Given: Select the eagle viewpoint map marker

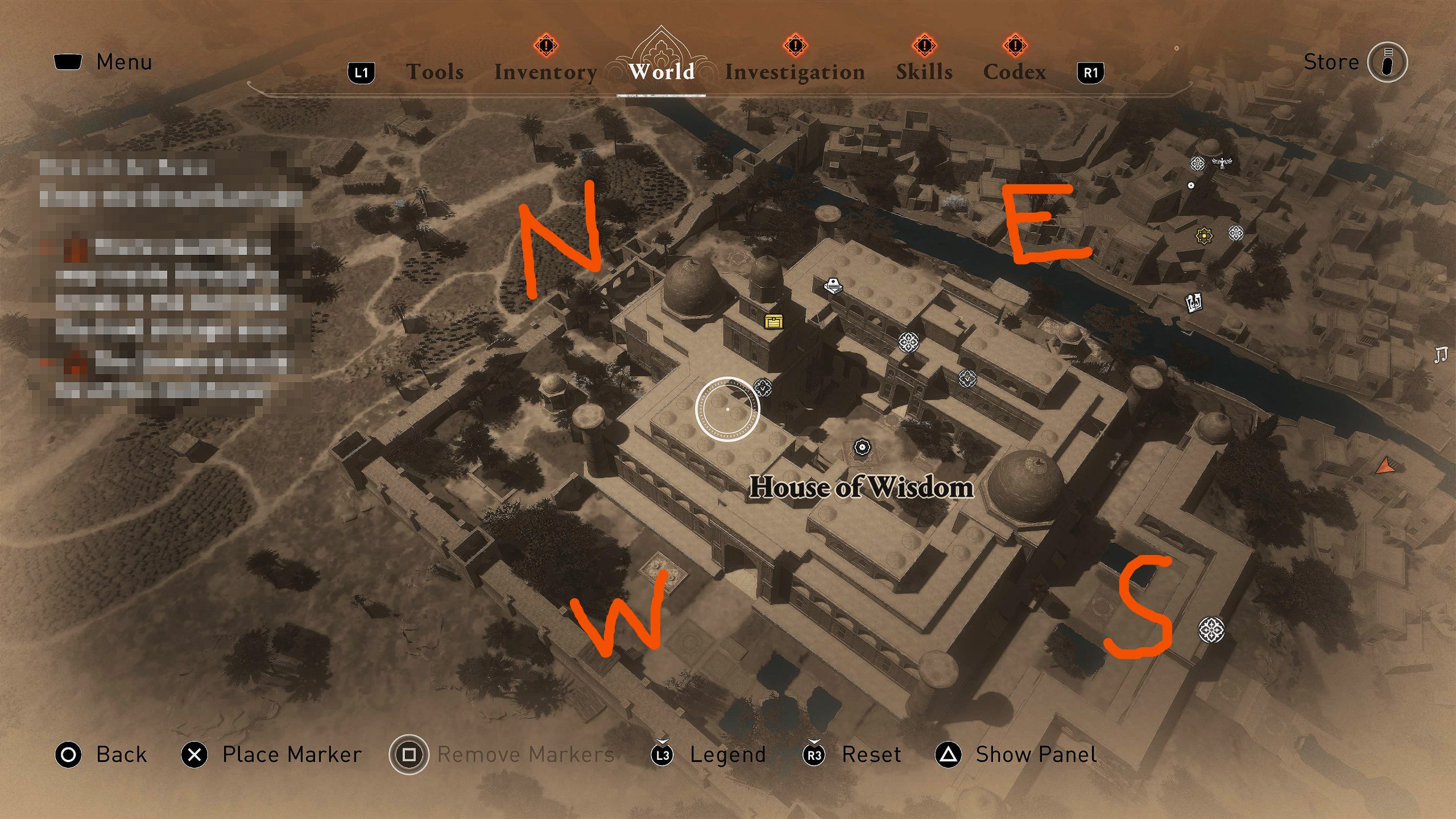Looking at the screenshot, I should click(1221, 164).
